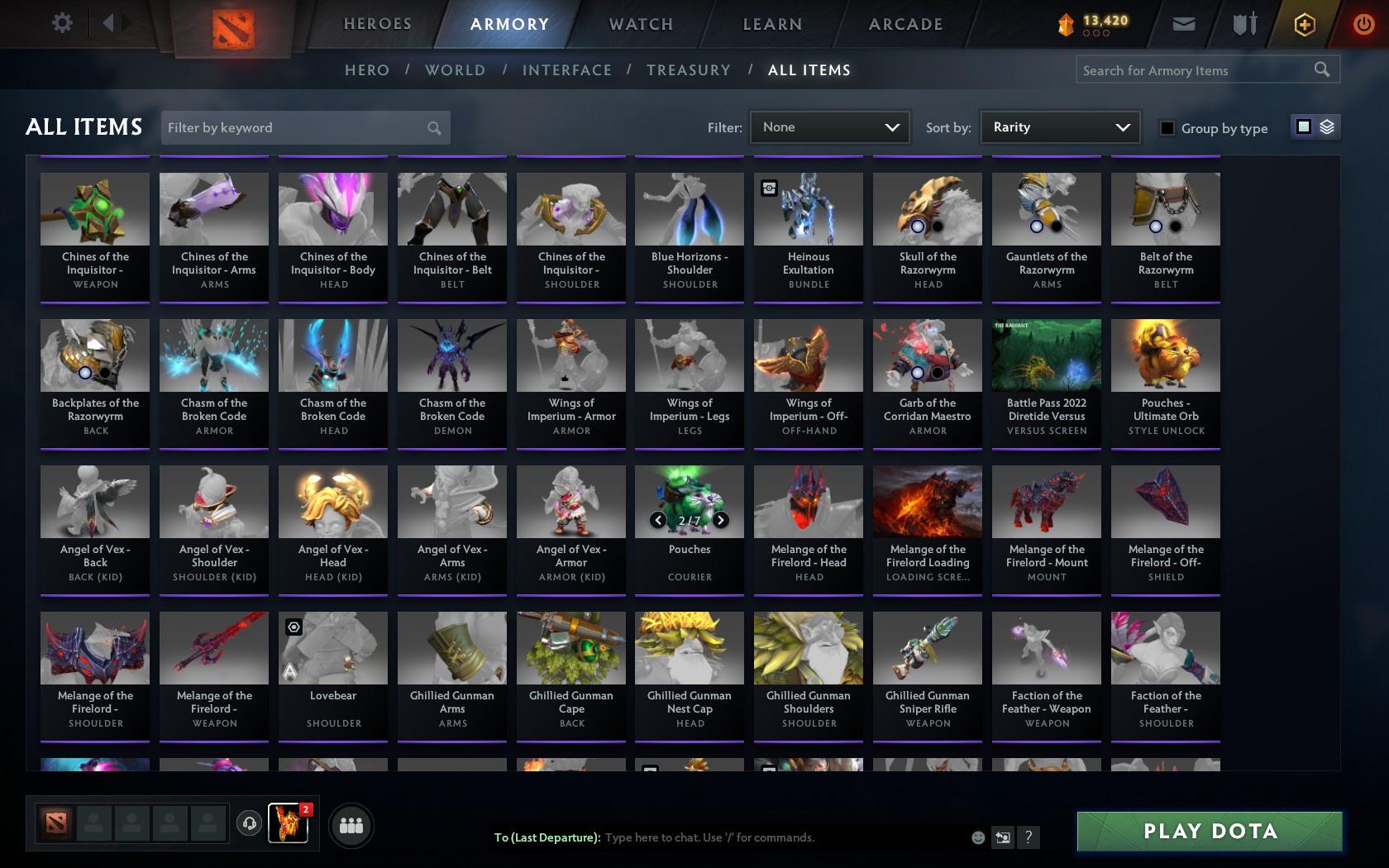The width and height of the screenshot is (1389, 868).
Task: Open the TREASURY section
Action: pyautogui.click(x=689, y=70)
